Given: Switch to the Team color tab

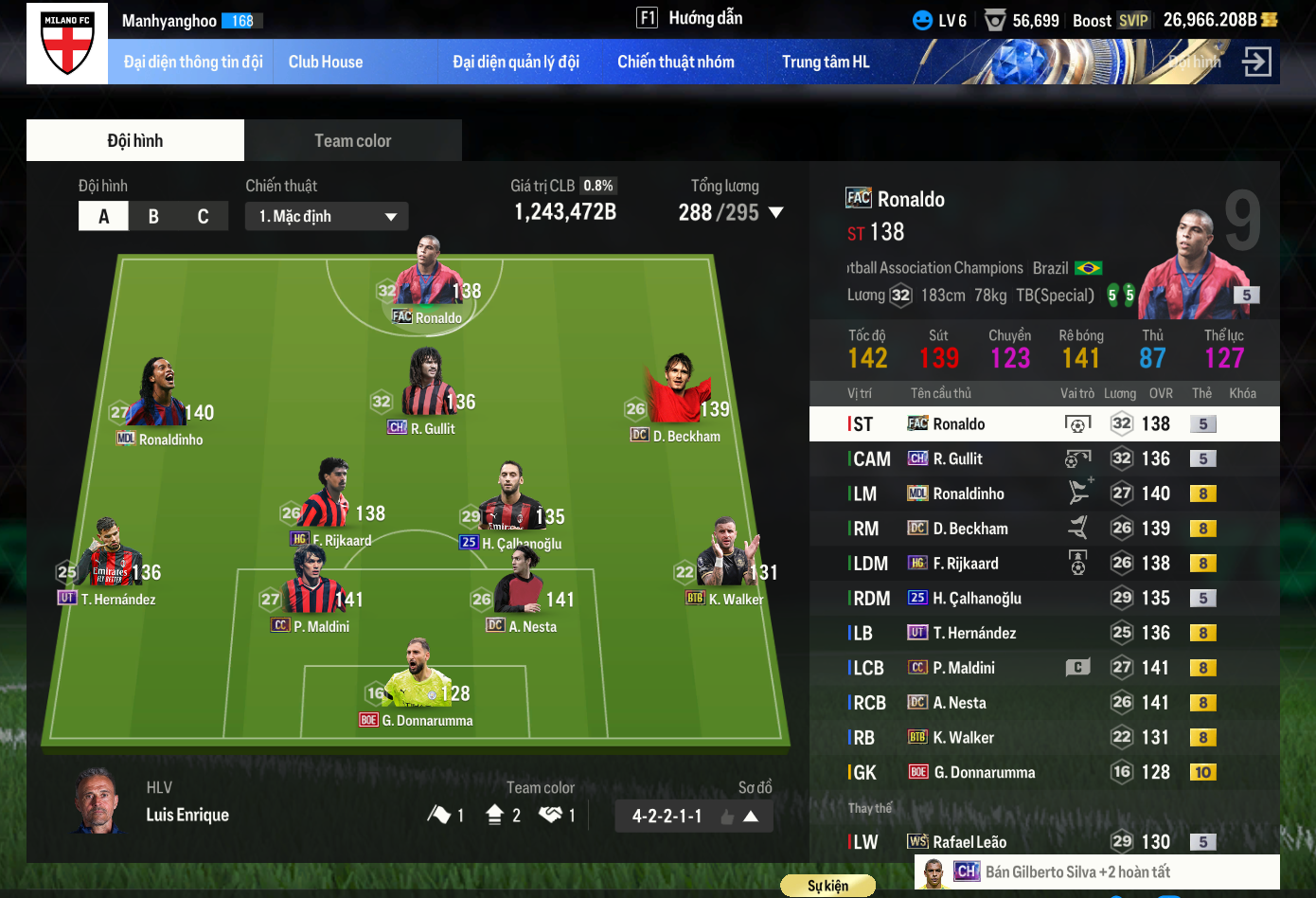Looking at the screenshot, I should 352,140.
